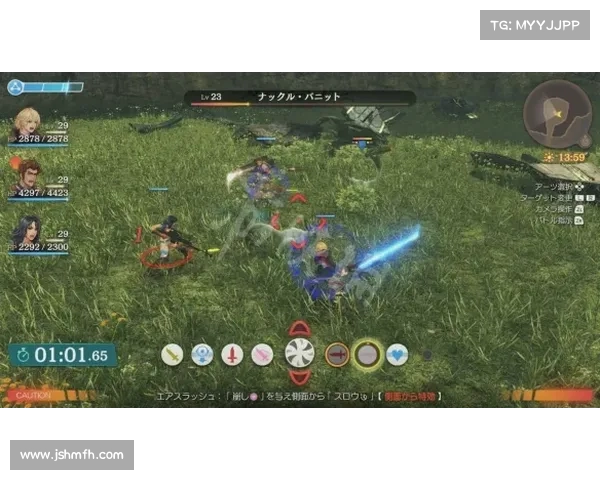Select the blonde party member portrait

(x=27, y=123)
